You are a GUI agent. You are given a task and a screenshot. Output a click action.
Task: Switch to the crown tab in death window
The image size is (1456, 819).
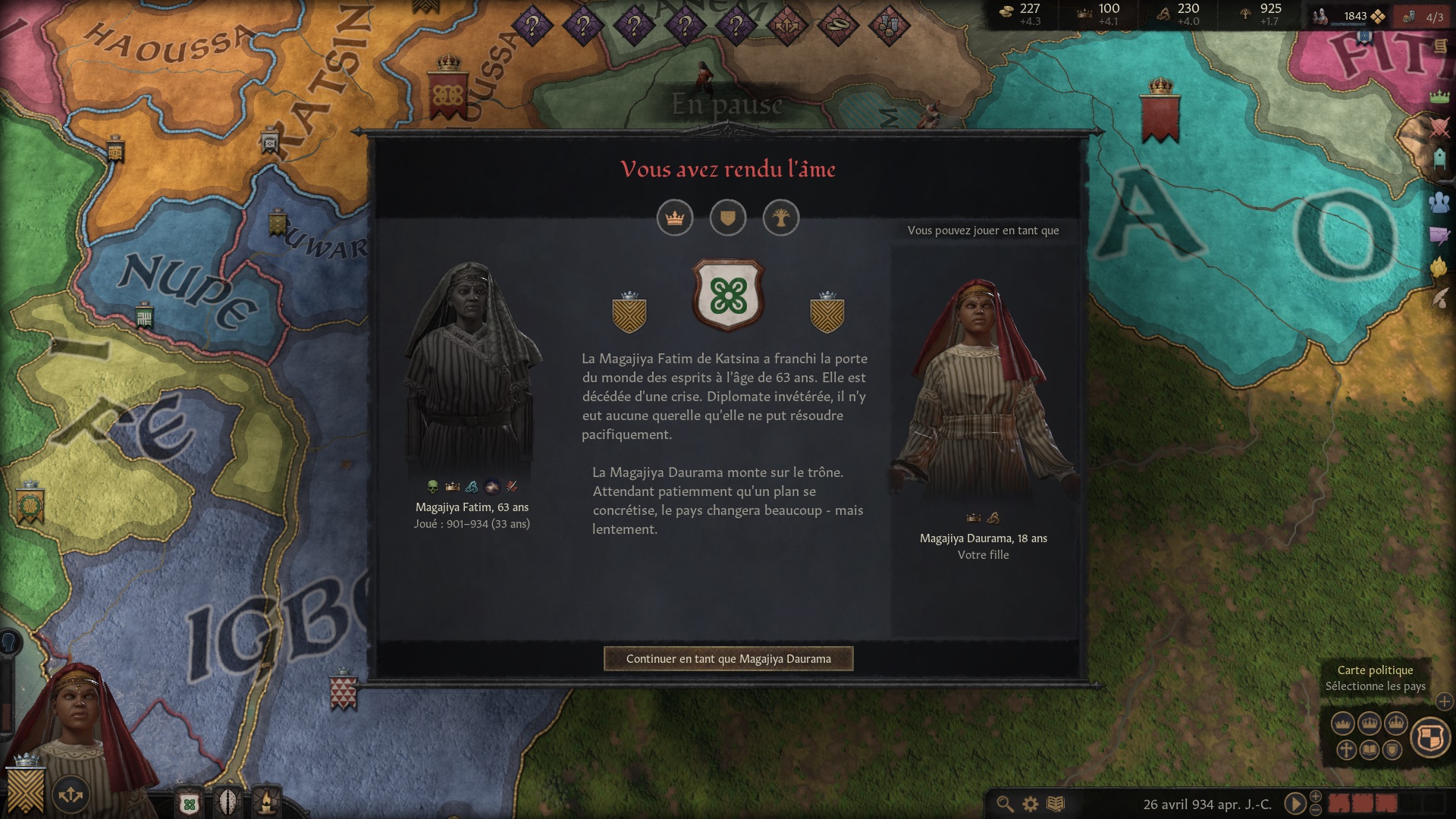[x=674, y=218]
